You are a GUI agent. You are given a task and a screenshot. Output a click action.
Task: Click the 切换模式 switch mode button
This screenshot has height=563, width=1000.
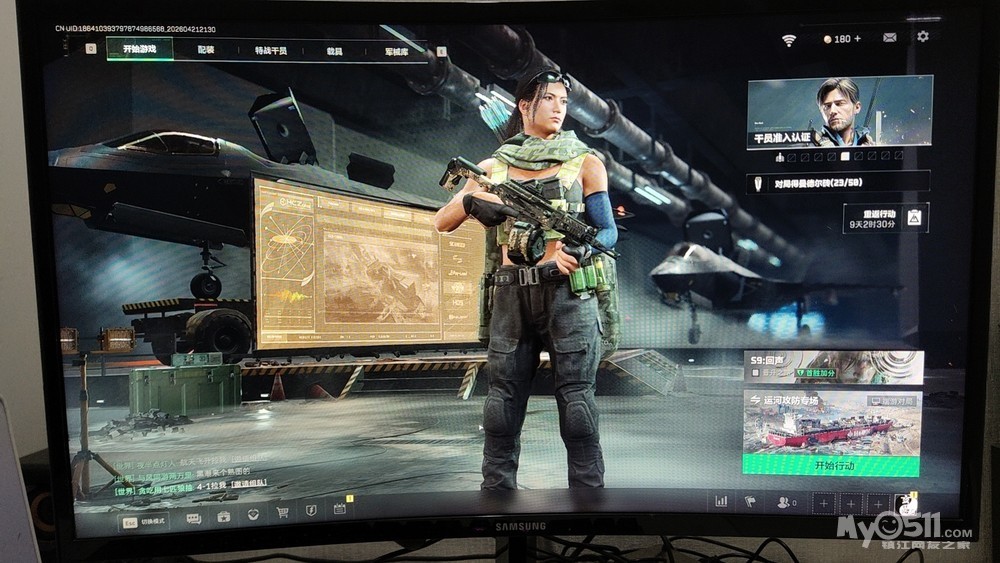145,520
